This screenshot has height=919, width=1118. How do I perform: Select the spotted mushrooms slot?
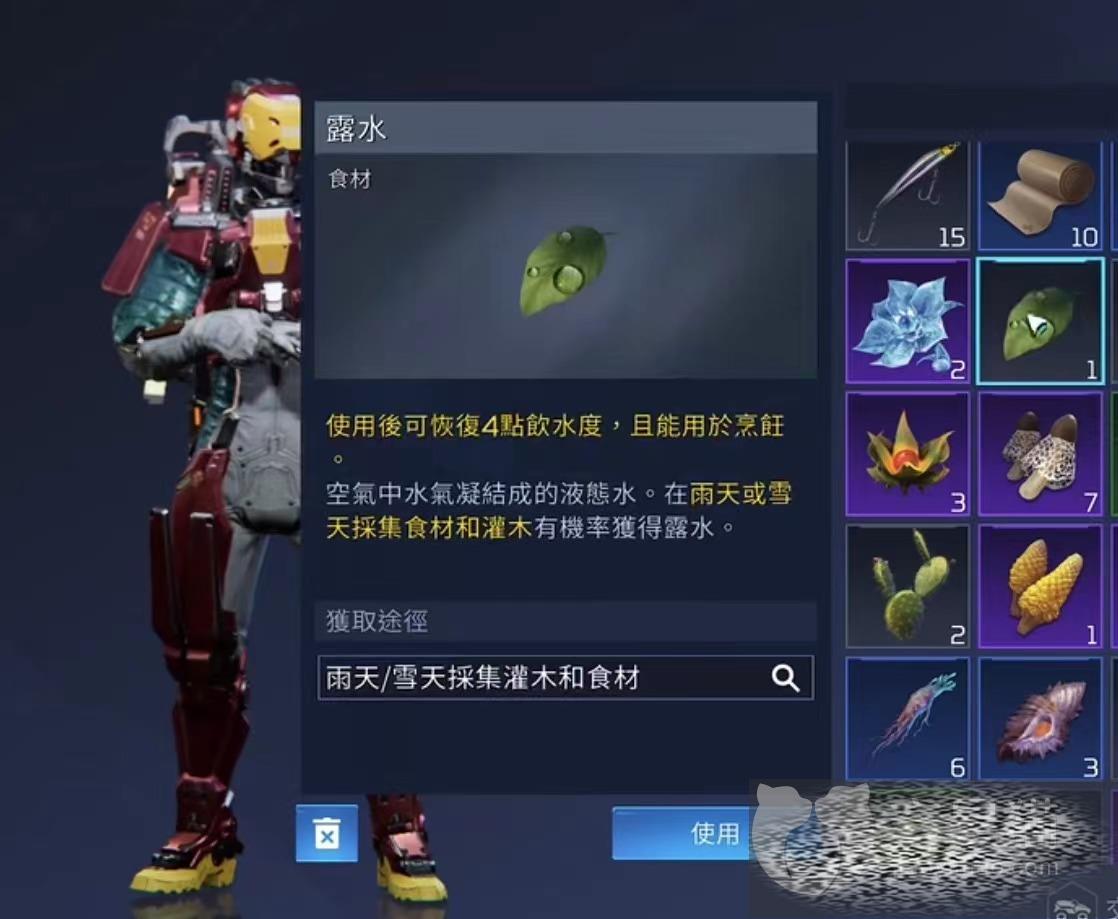pyautogui.click(x=1039, y=454)
